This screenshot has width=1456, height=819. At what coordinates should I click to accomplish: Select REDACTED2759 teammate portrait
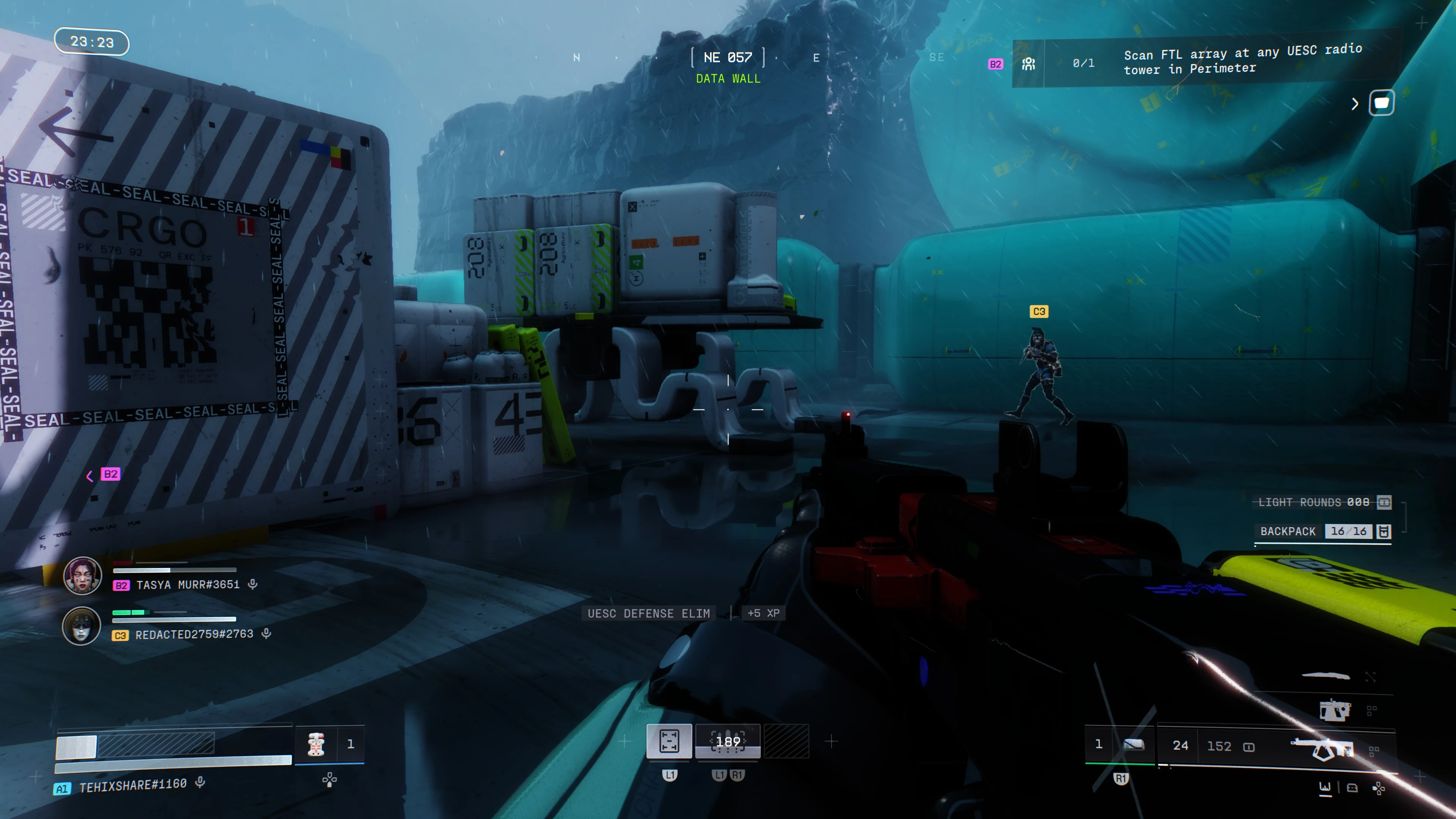click(x=82, y=626)
